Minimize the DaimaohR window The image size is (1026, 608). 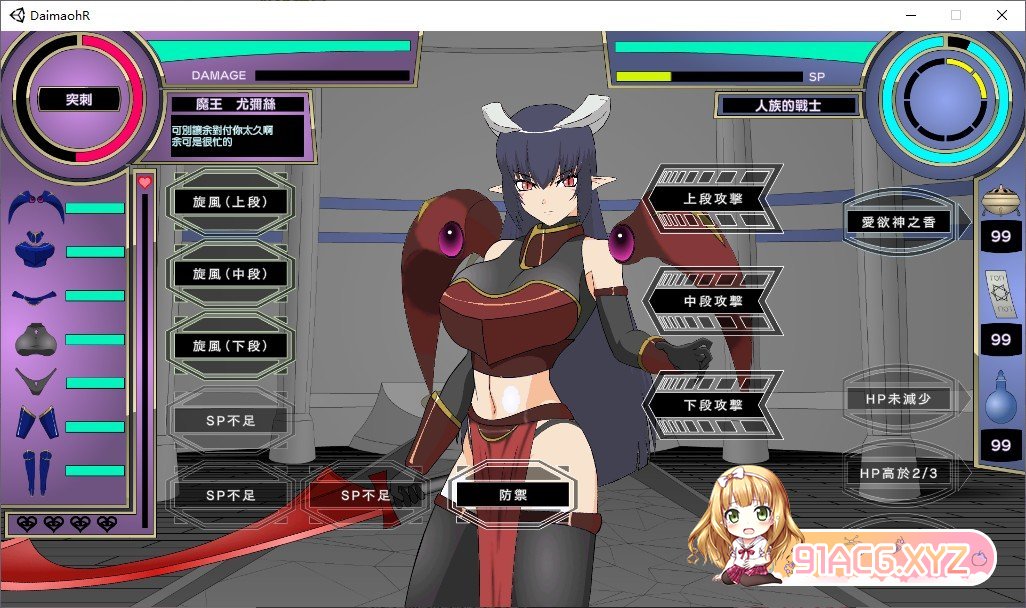(x=910, y=15)
